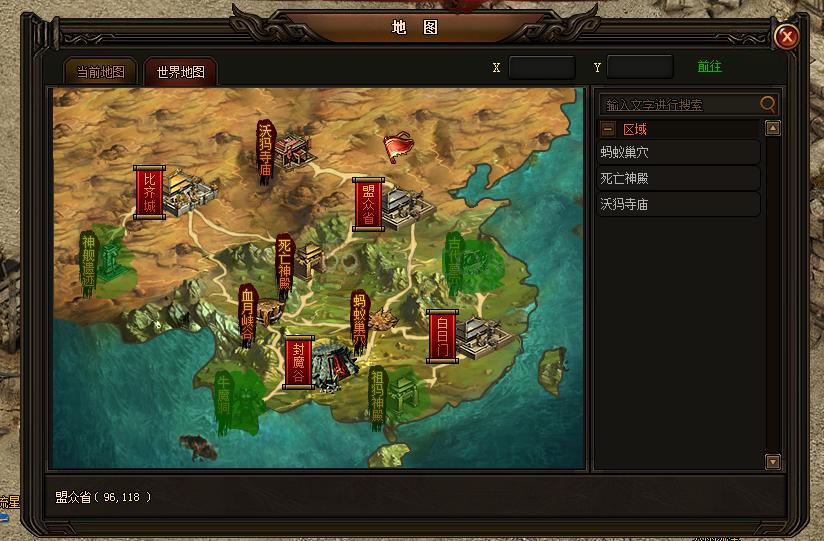Select 蚂蚁巢穴 in the area list

[x=679, y=153]
